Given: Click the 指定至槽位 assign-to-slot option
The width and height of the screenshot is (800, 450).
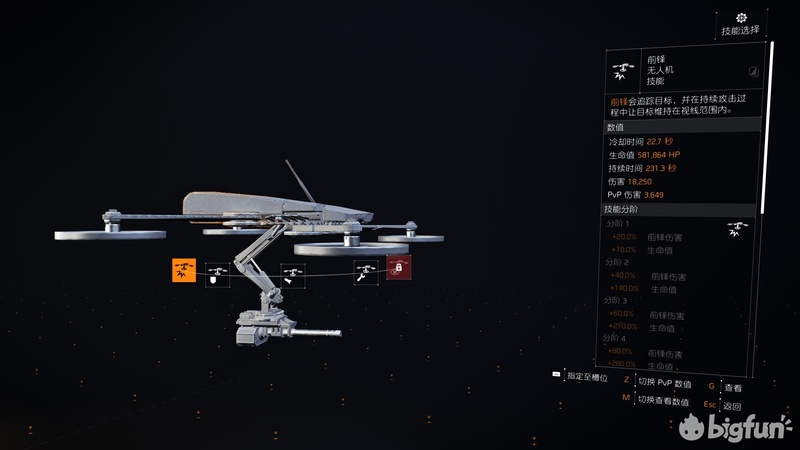Looking at the screenshot, I should pos(579,375).
